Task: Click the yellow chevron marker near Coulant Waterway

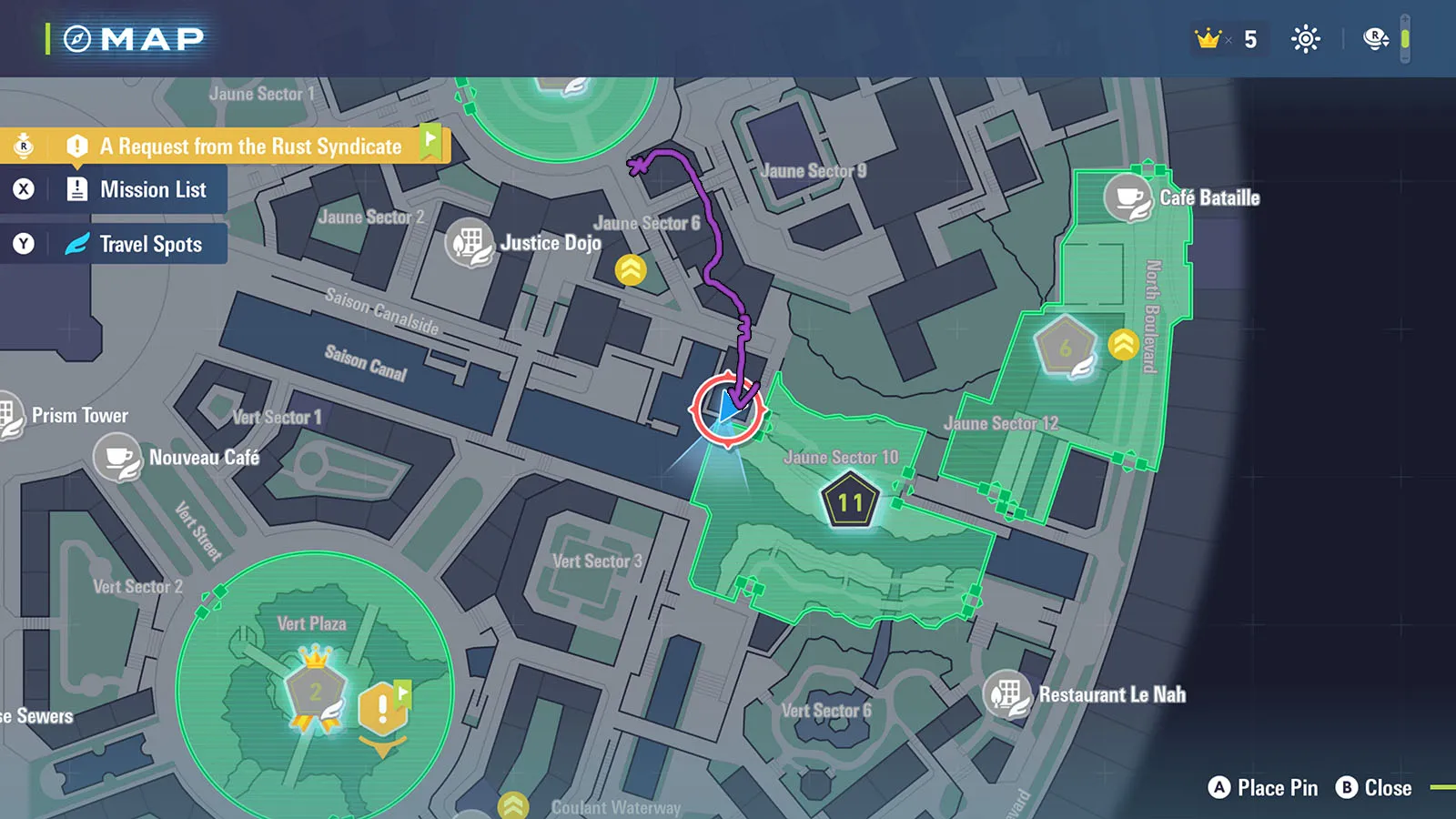Action: pyautogui.click(x=513, y=806)
